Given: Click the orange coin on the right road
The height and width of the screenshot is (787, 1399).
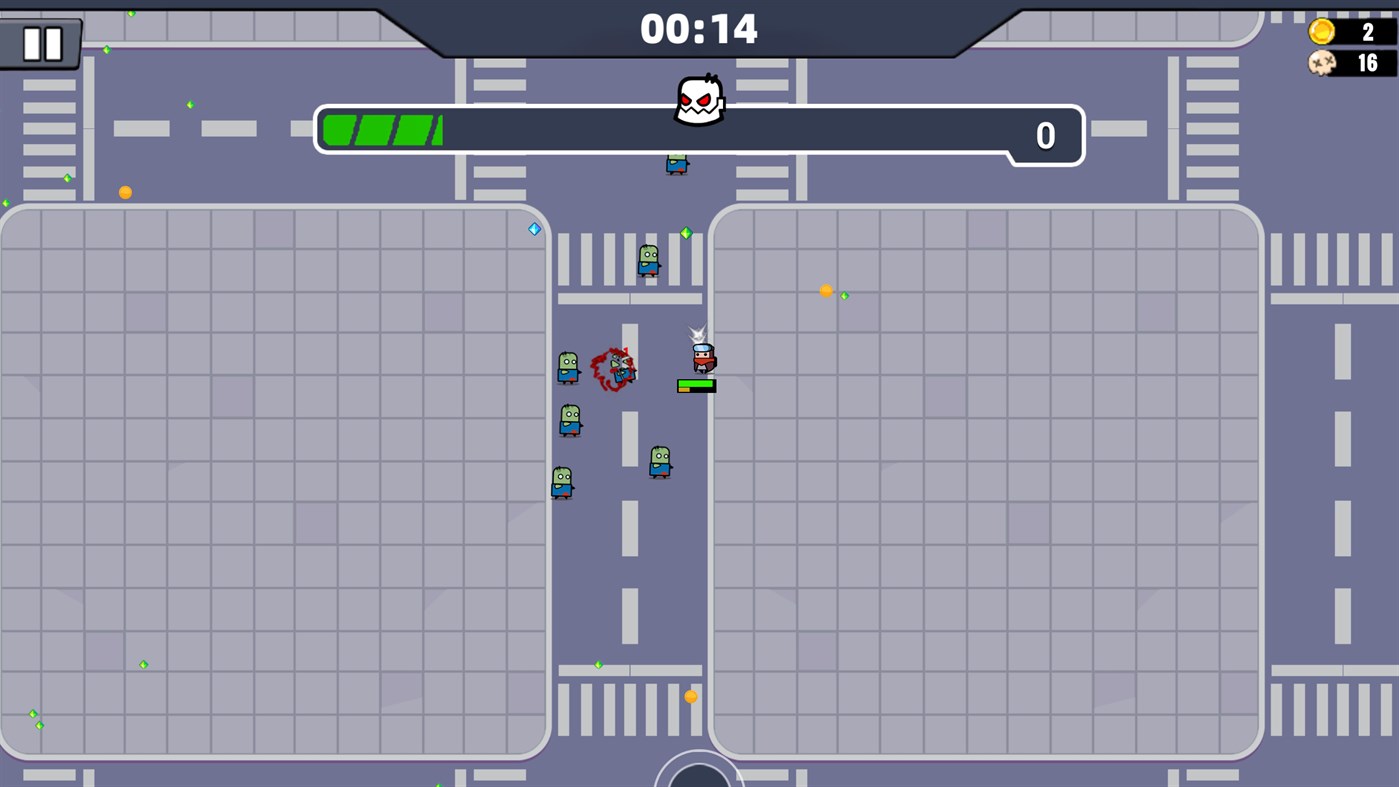Looking at the screenshot, I should pos(824,290).
